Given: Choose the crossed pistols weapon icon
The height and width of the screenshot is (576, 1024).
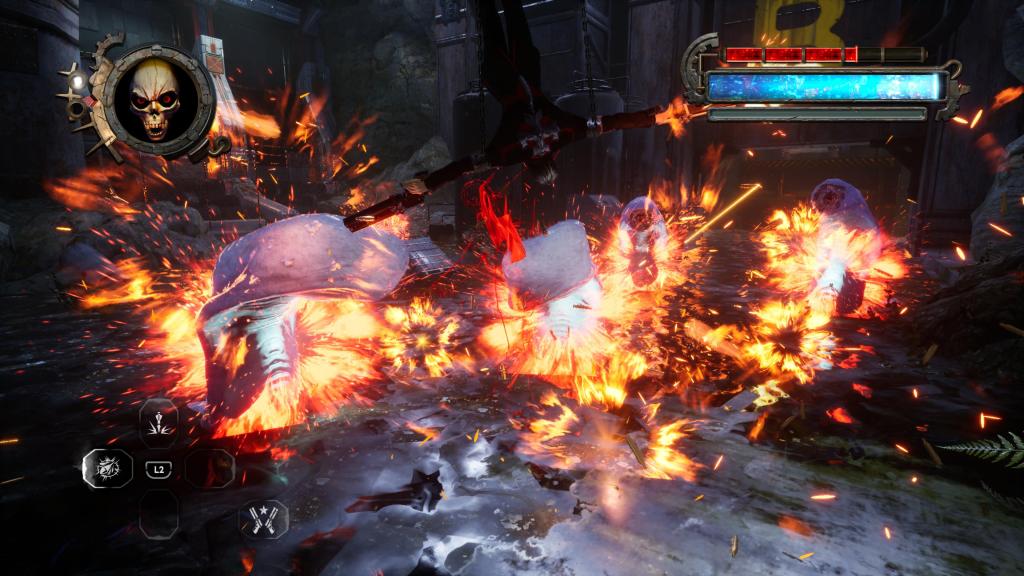Looking at the screenshot, I should click(x=262, y=517).
